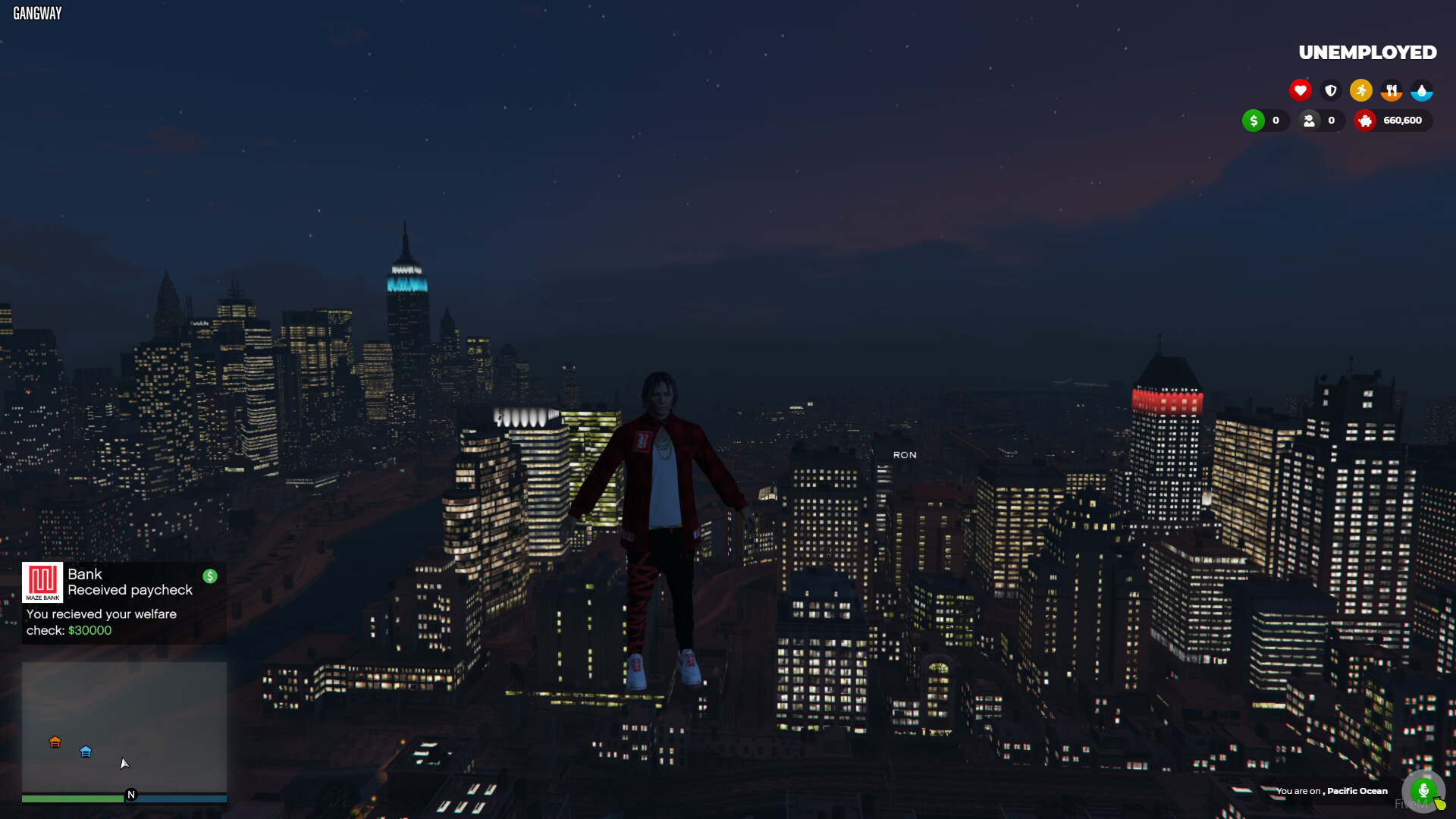Viewport: 1456px width, 819px height.
Task: Click the Pacific Ocean location text
Action: tap(1356, 791)
